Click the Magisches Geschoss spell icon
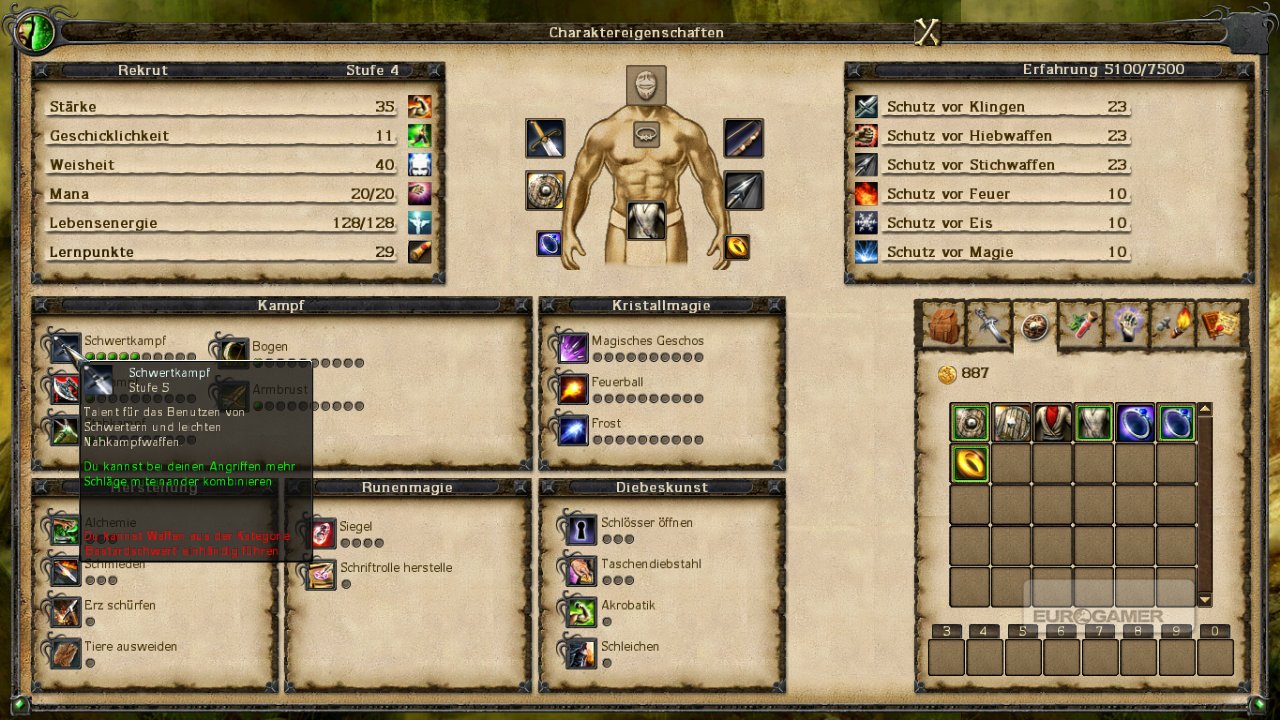Screen dimensions: 1280x720 click(573, 348)
